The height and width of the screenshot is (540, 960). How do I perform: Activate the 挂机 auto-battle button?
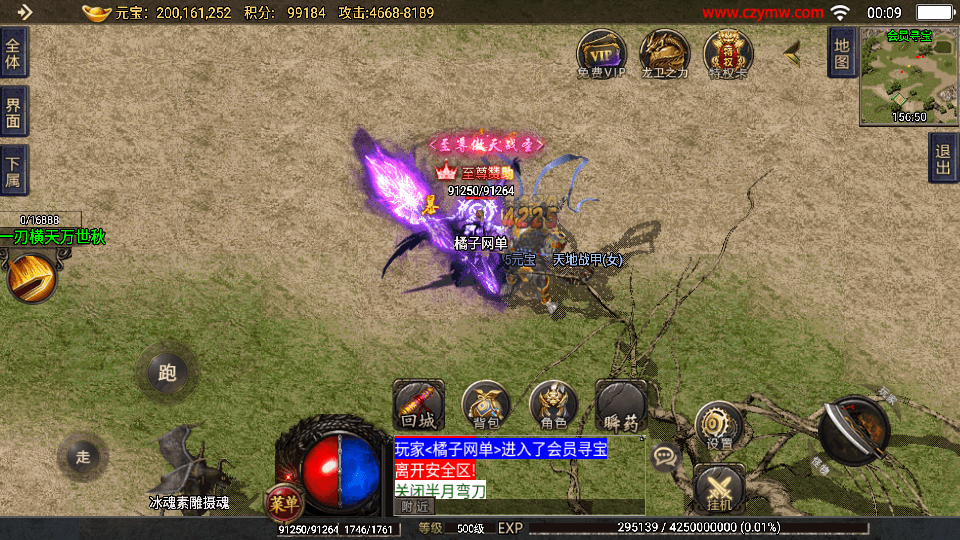pyautogui.click(x=718, y=490)
